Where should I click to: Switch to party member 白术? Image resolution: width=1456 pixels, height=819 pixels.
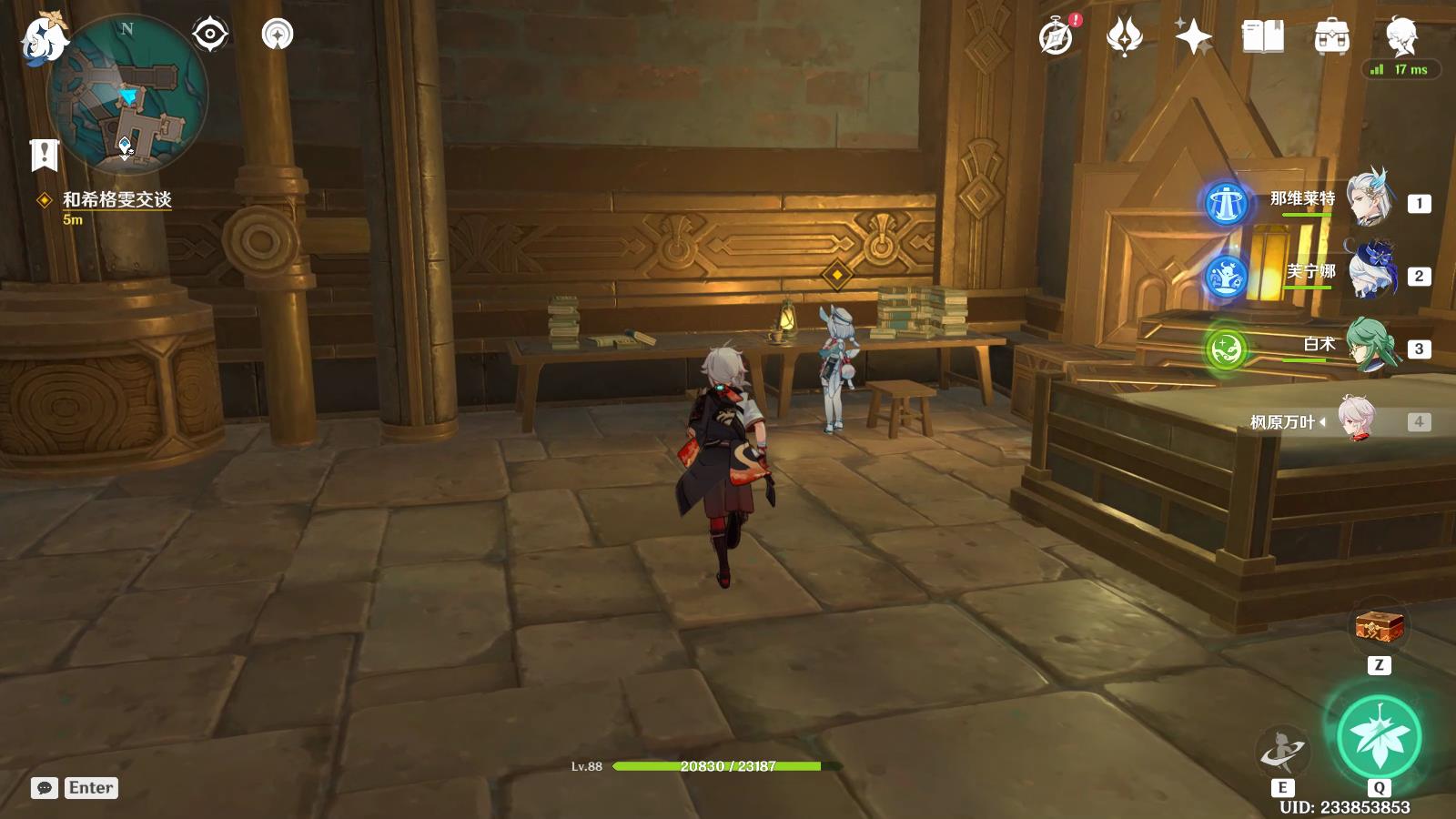click(x=1370, y=346)
